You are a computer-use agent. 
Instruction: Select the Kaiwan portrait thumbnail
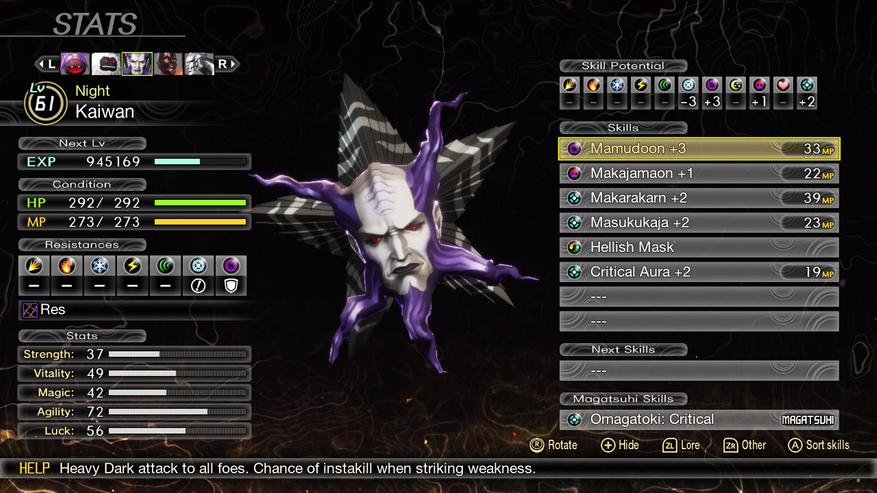pos(137,64)
